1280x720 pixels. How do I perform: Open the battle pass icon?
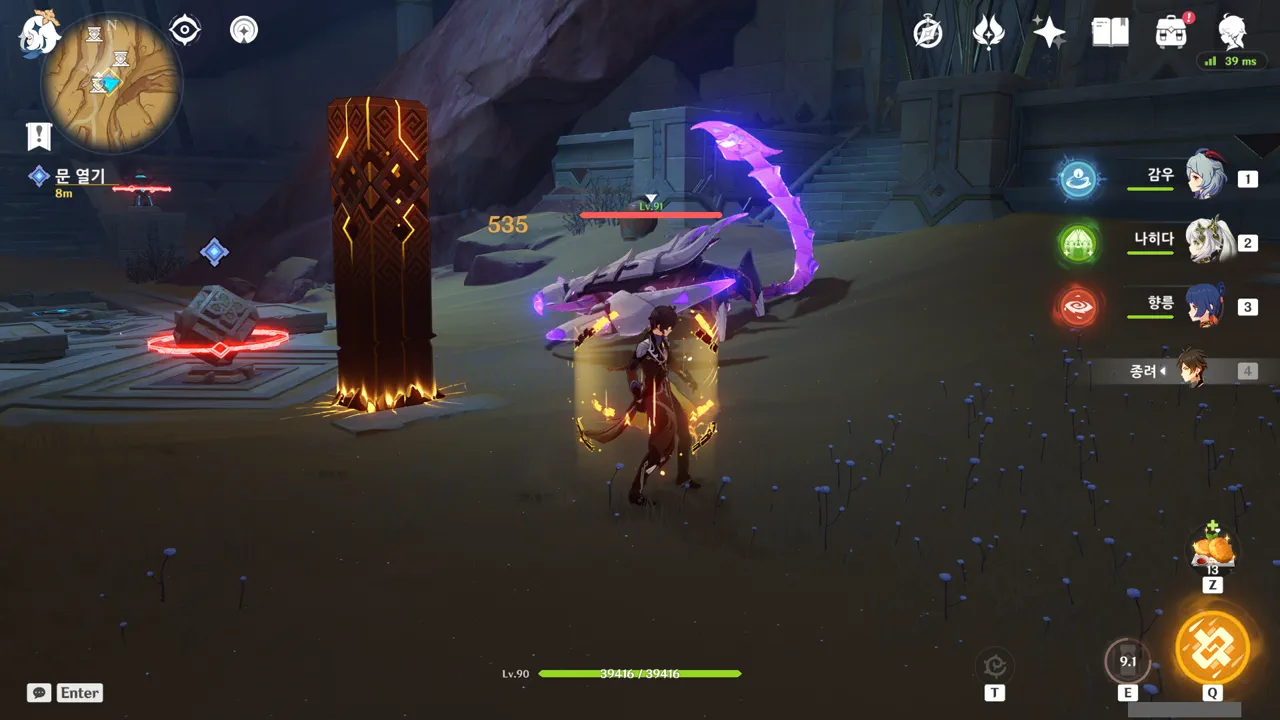coord(988,32)
